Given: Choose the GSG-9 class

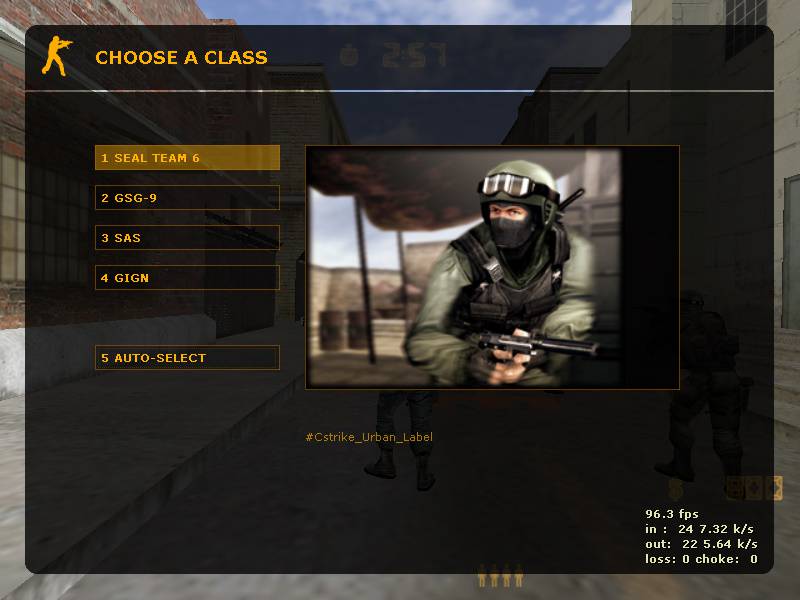Looking at the screenshot, I should (187, 198).
